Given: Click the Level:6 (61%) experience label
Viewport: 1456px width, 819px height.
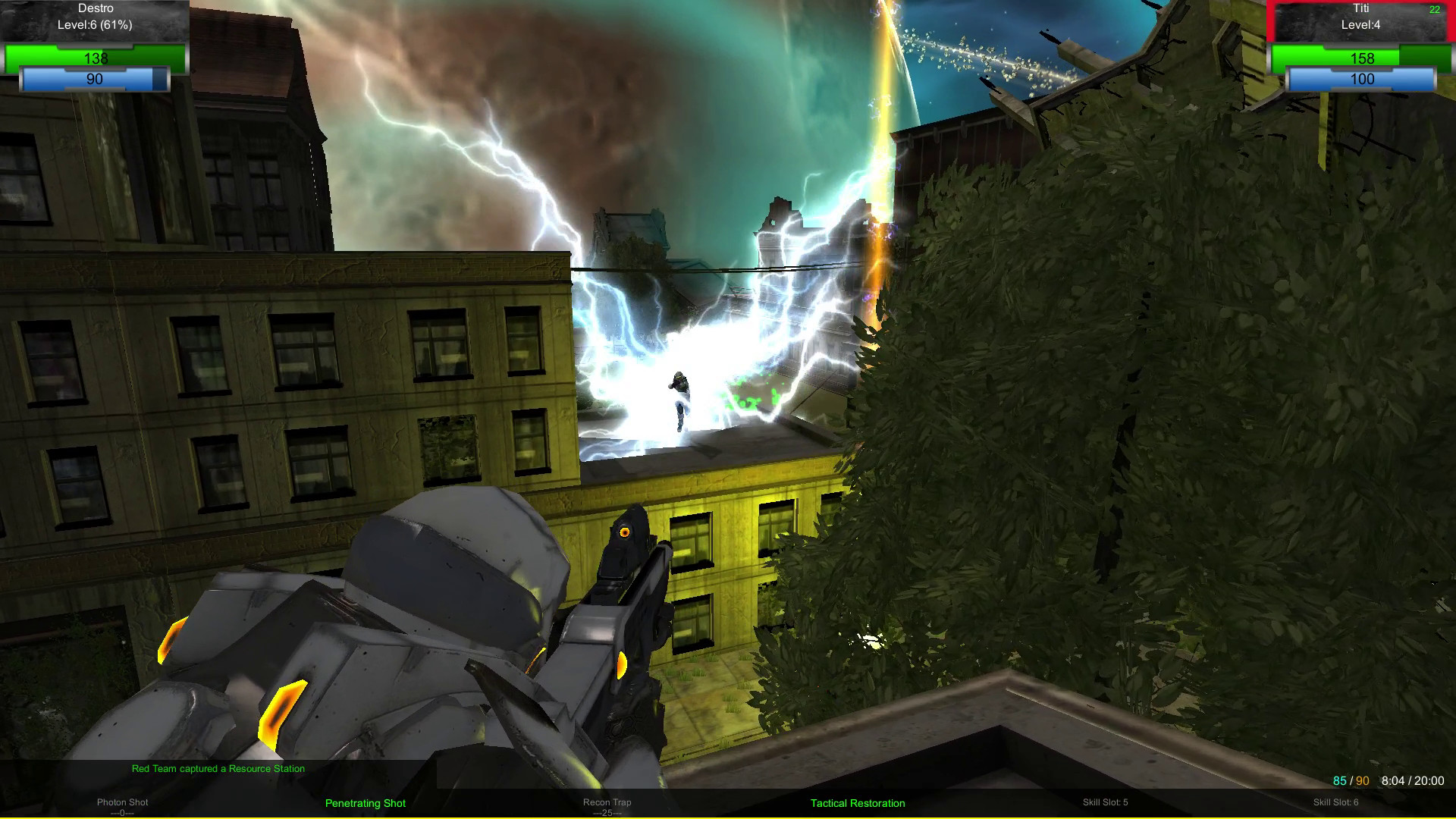Looking at the screenshot, I should pyautogui.click(x=96, y=24).
